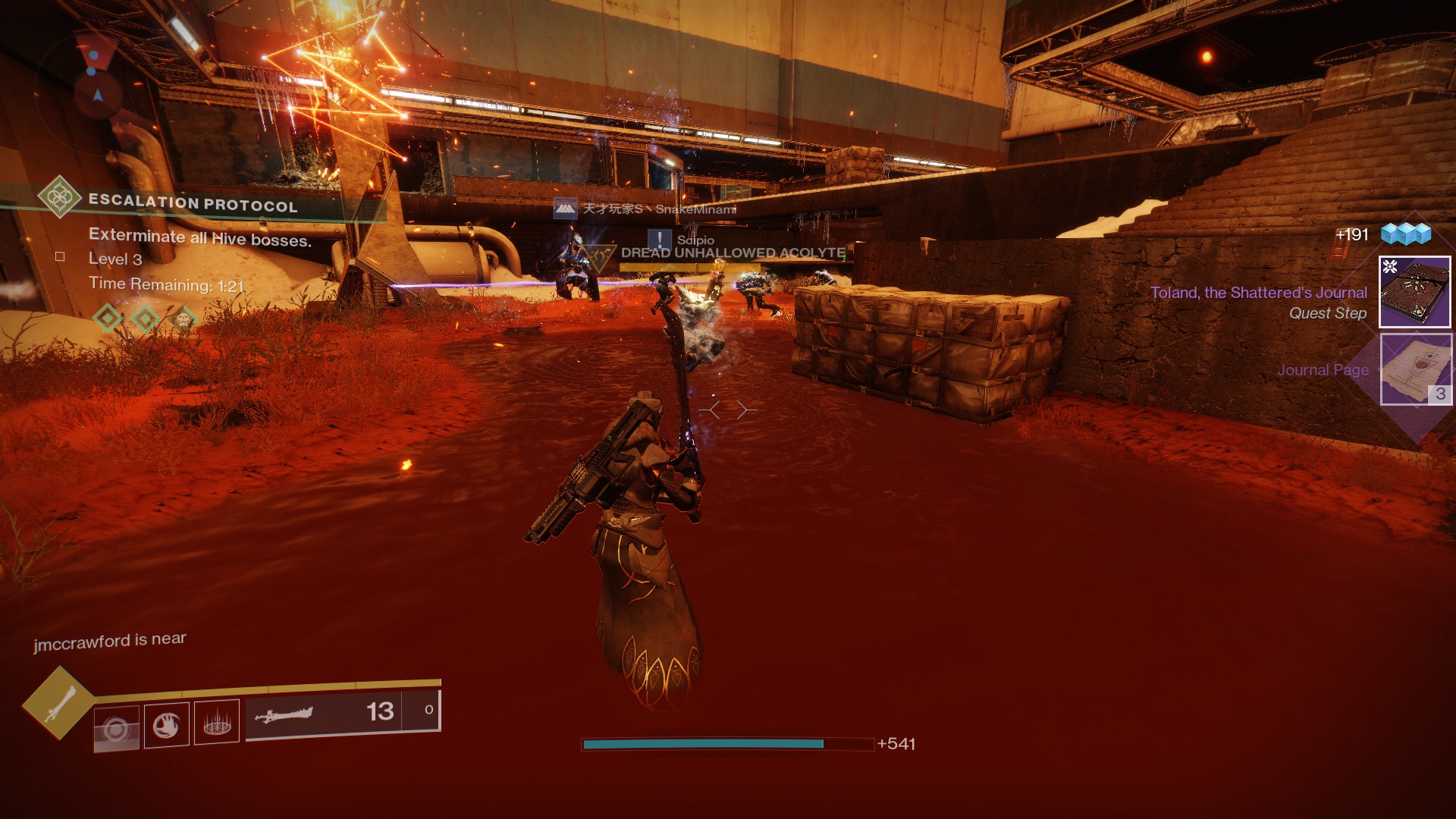The height and width of the screenshot is (819, 1456).
Task: Click the Journal Page loot icon
Action: [x=1415, y=369]
